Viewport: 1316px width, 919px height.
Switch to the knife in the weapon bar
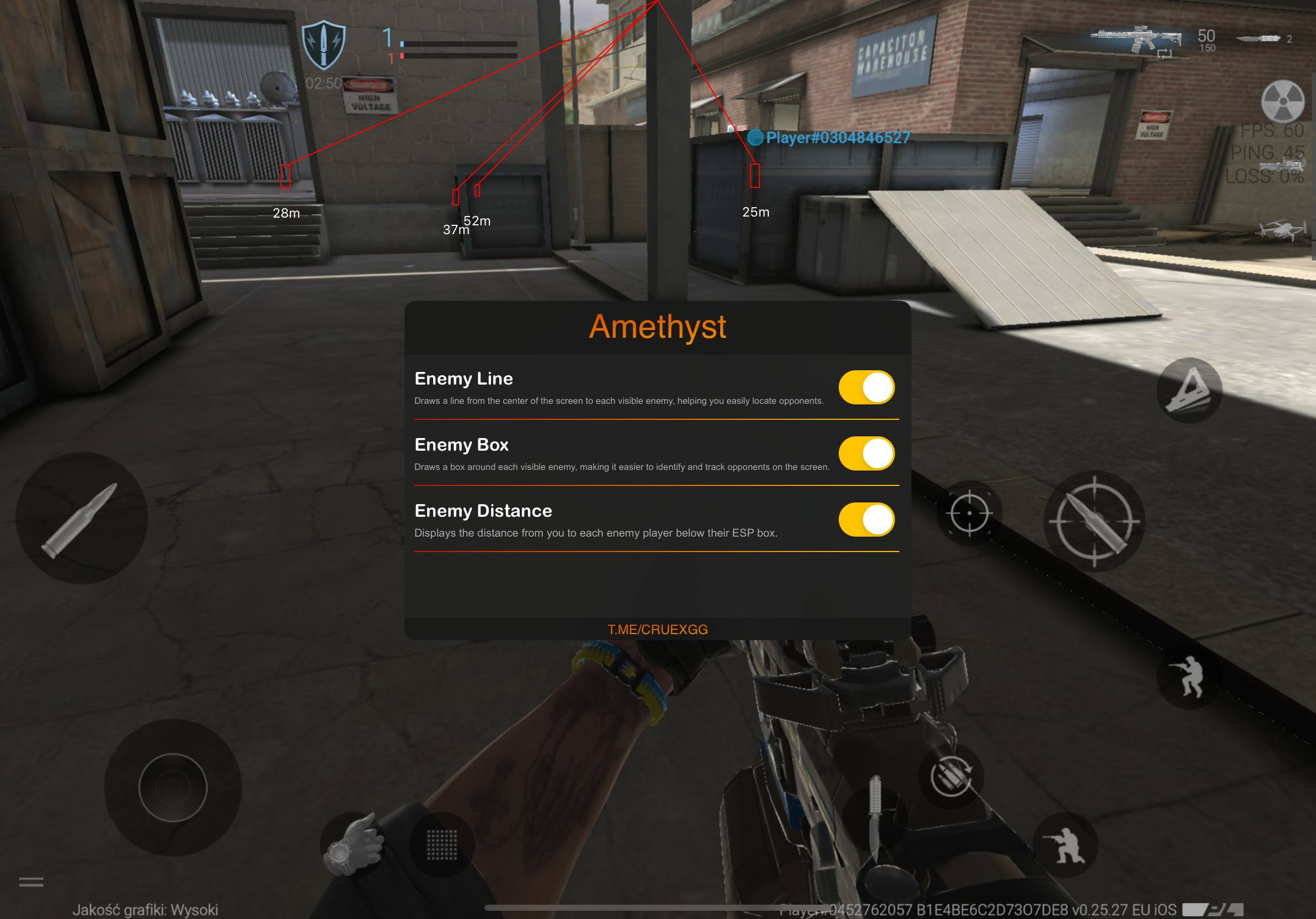pyautogui.click(x=1259, y=39)
